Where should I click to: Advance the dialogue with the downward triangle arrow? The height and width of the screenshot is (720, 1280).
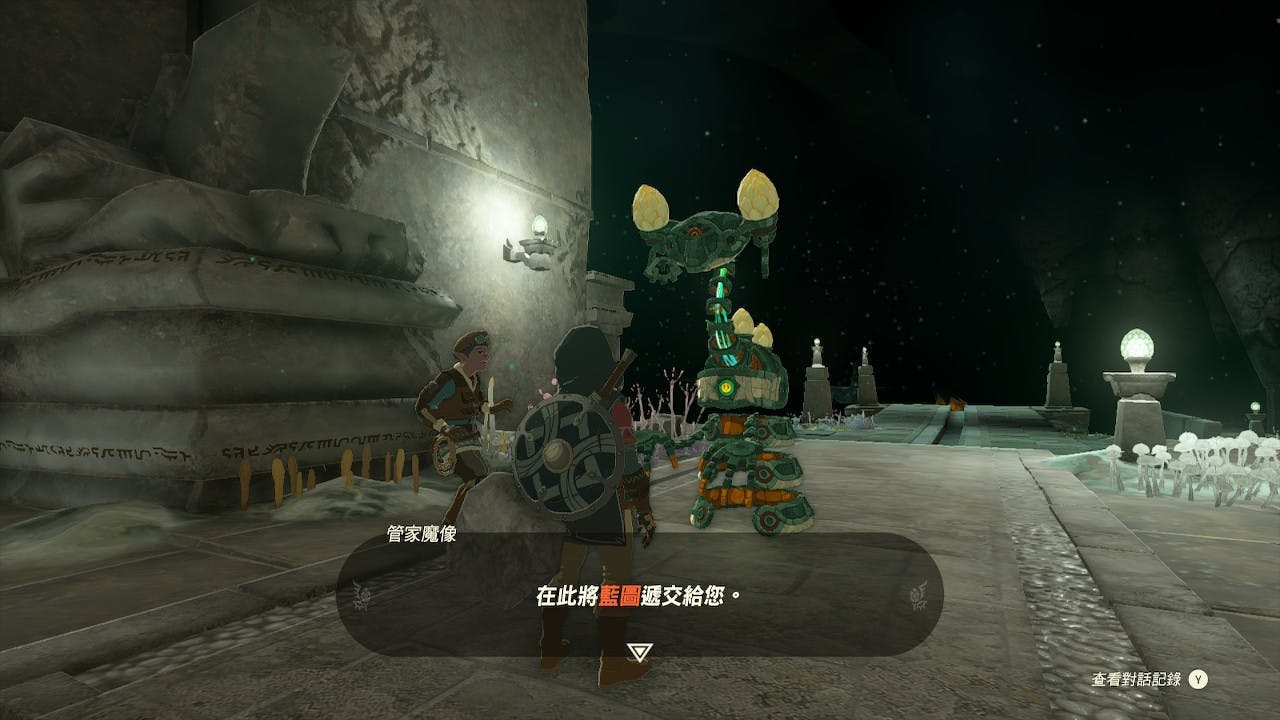pyautogui.click(x=640, y=652)
